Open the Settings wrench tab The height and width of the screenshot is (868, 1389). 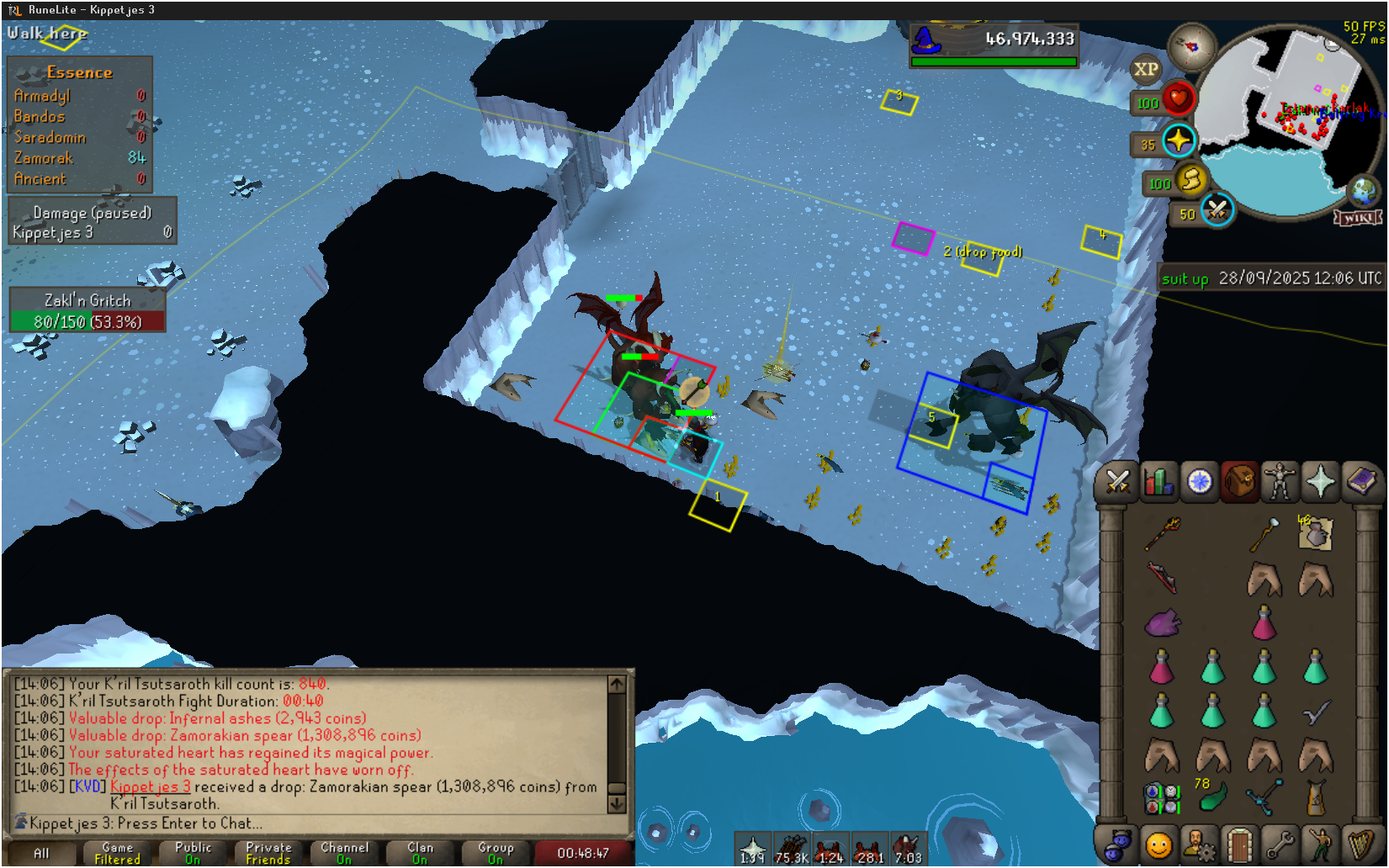point(1280,844)
